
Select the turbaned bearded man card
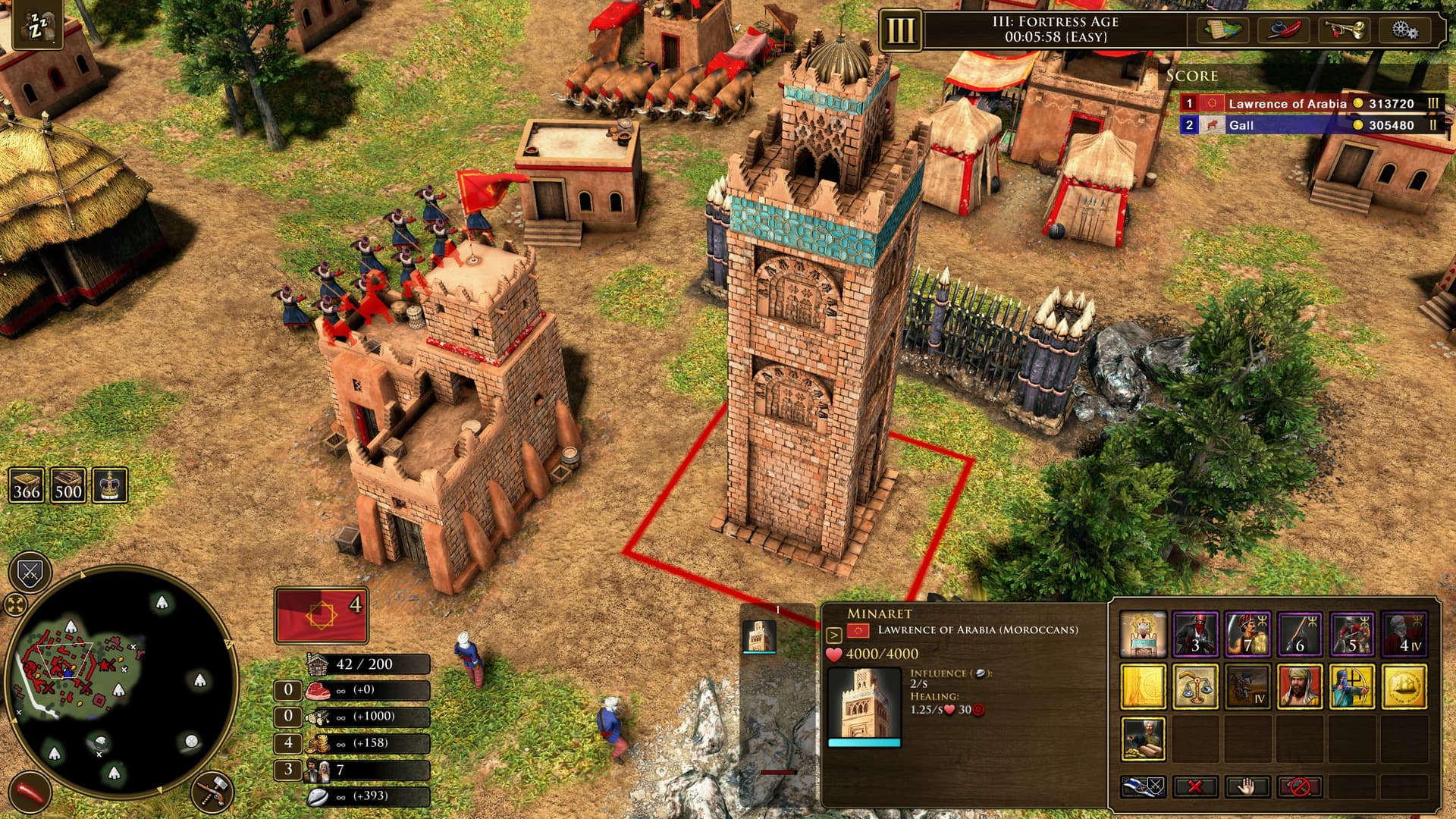coord(1299,686)
